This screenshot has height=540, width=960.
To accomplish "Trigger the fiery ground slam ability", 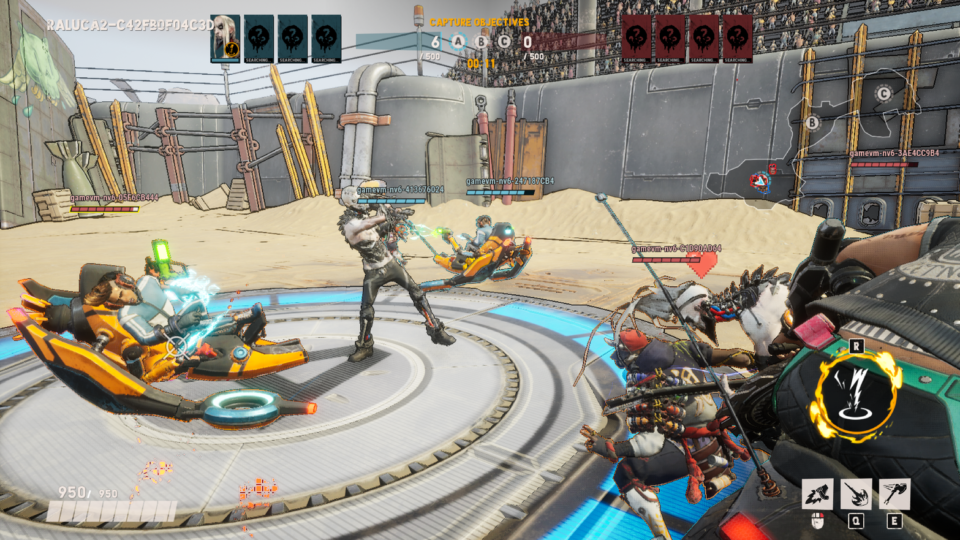I will point(856,493).
